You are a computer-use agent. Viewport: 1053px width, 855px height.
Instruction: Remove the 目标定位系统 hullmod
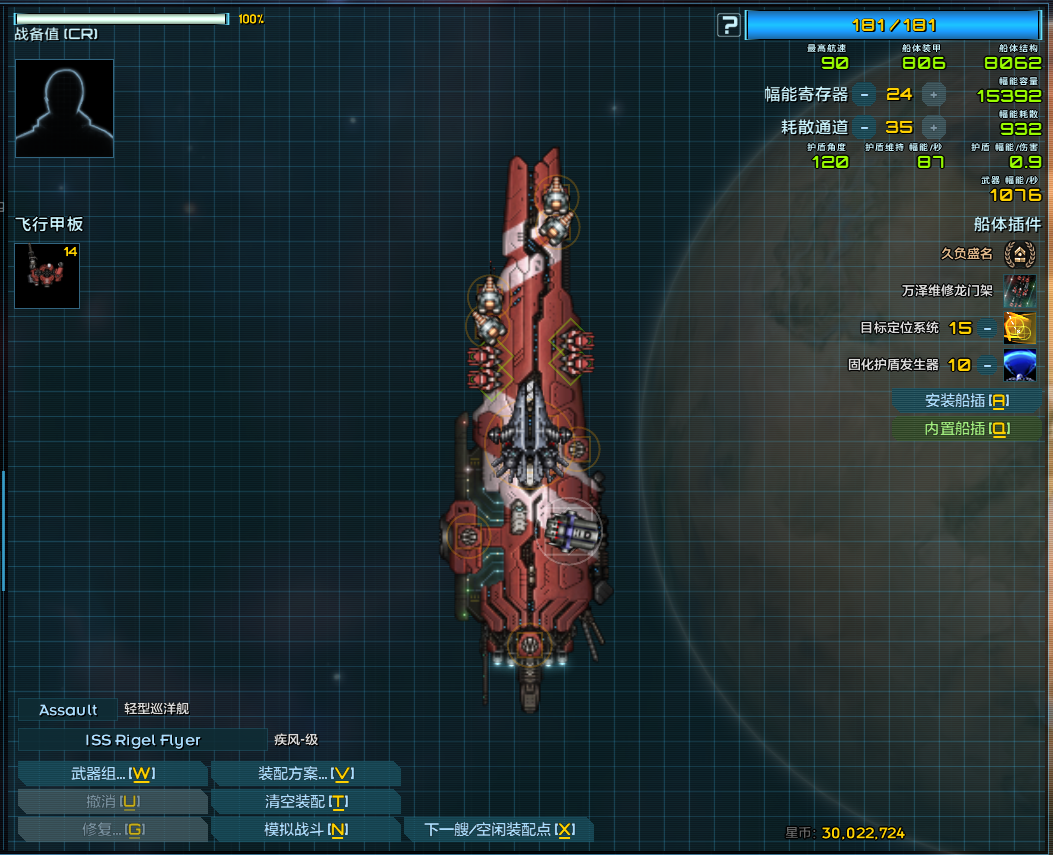pyautogui.click(x=987, y=328)
